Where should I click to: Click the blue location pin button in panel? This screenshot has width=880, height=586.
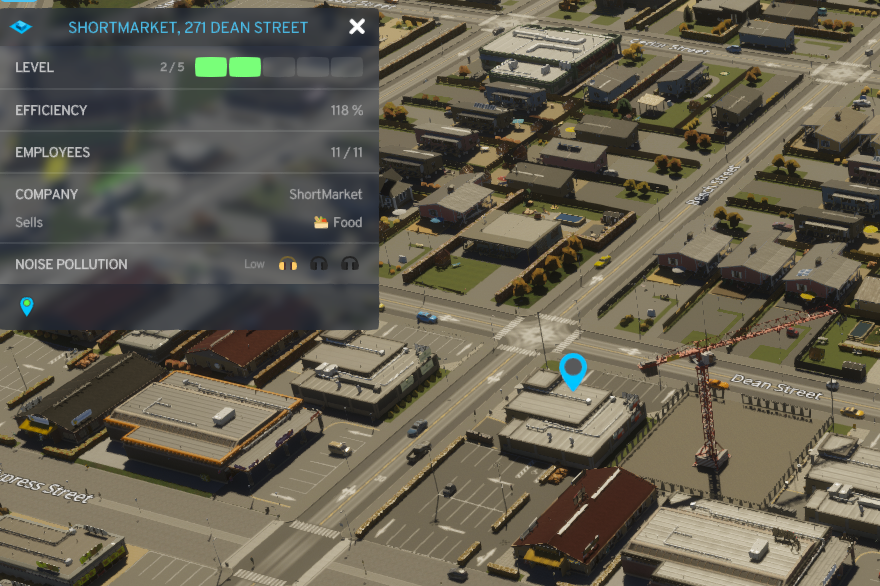pyautogui.click(x=27, y=306)
